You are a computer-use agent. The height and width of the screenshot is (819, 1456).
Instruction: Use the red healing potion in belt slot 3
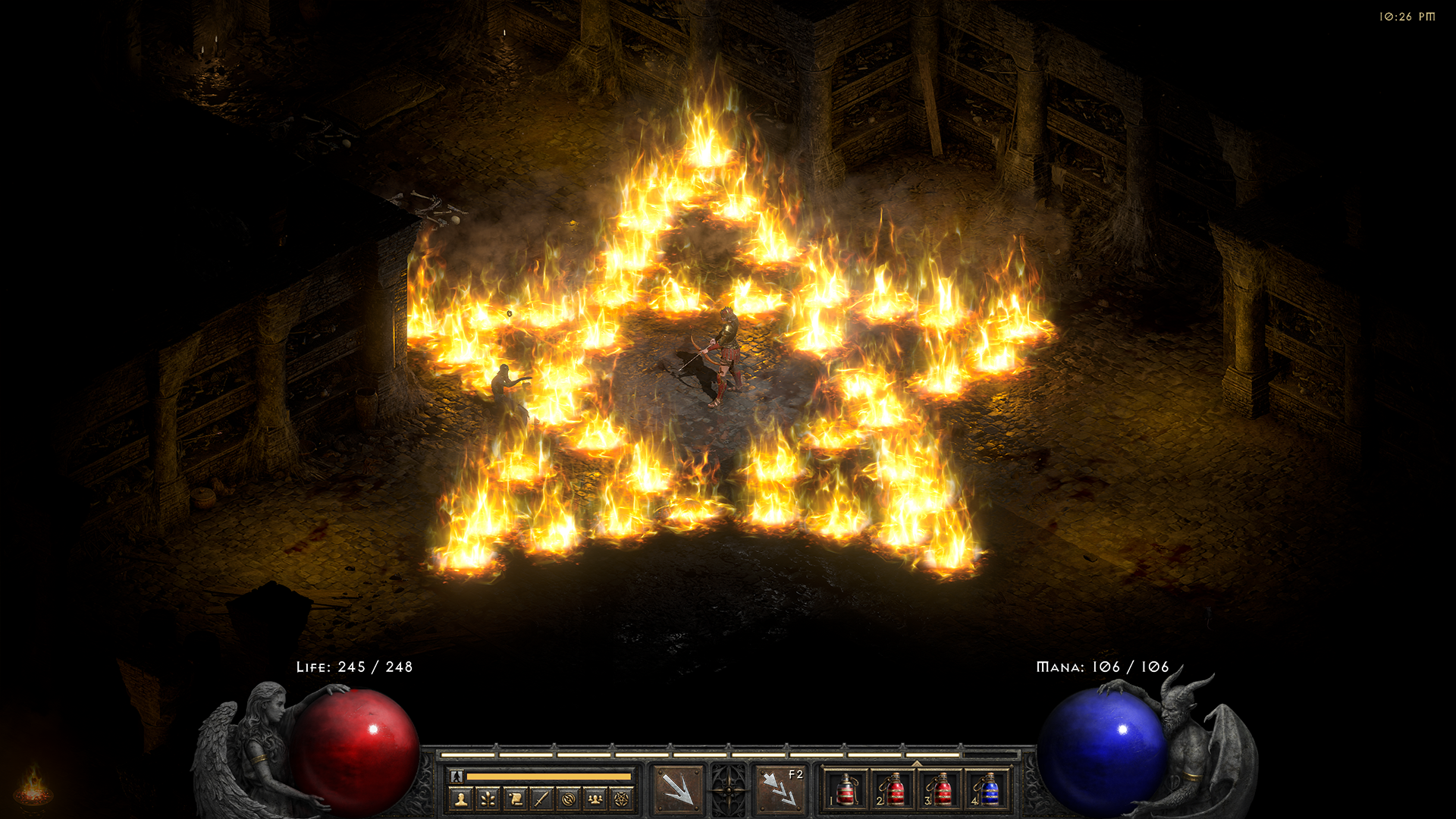(940, 790)
